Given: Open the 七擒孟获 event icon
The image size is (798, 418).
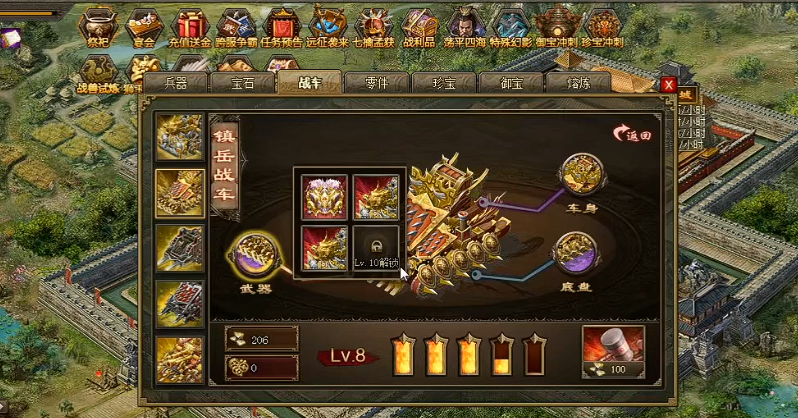Looking at the screenshot, I should 374,27.
